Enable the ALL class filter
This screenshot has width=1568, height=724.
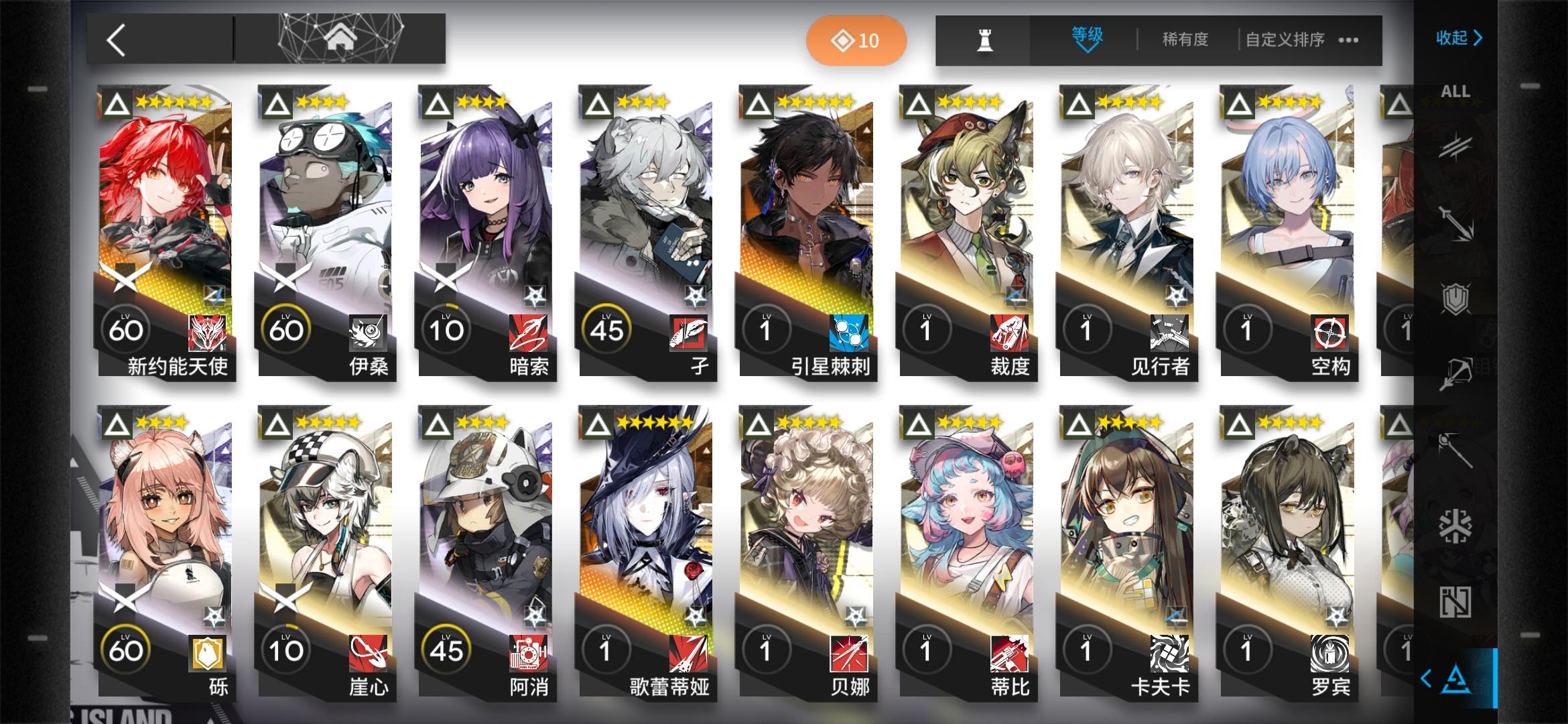[x=1455, y=90]
